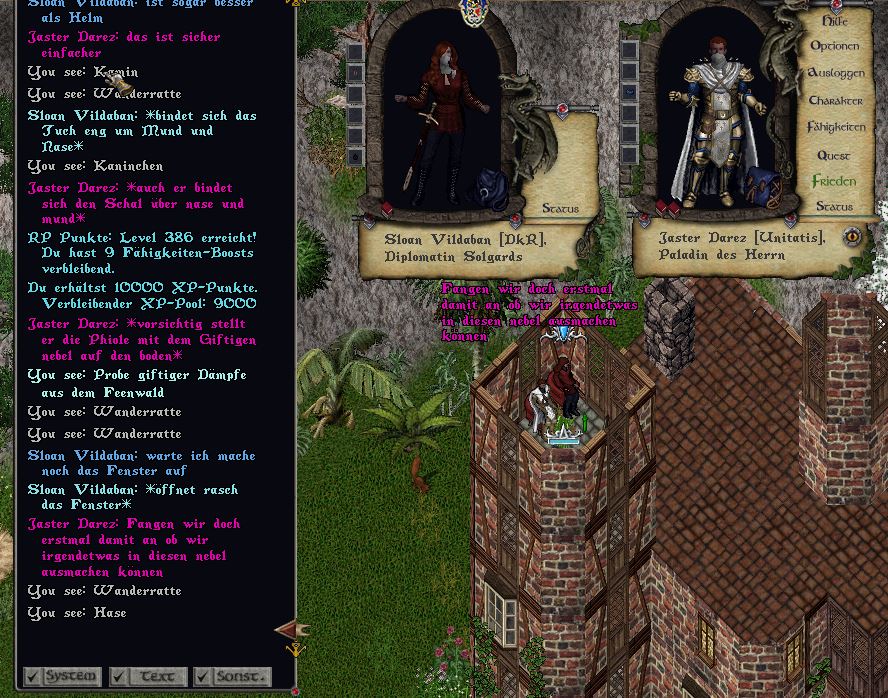
Task: Click the crest atop Sloan Vildaban's paperdoll
Action: click(x=471, y=12)
